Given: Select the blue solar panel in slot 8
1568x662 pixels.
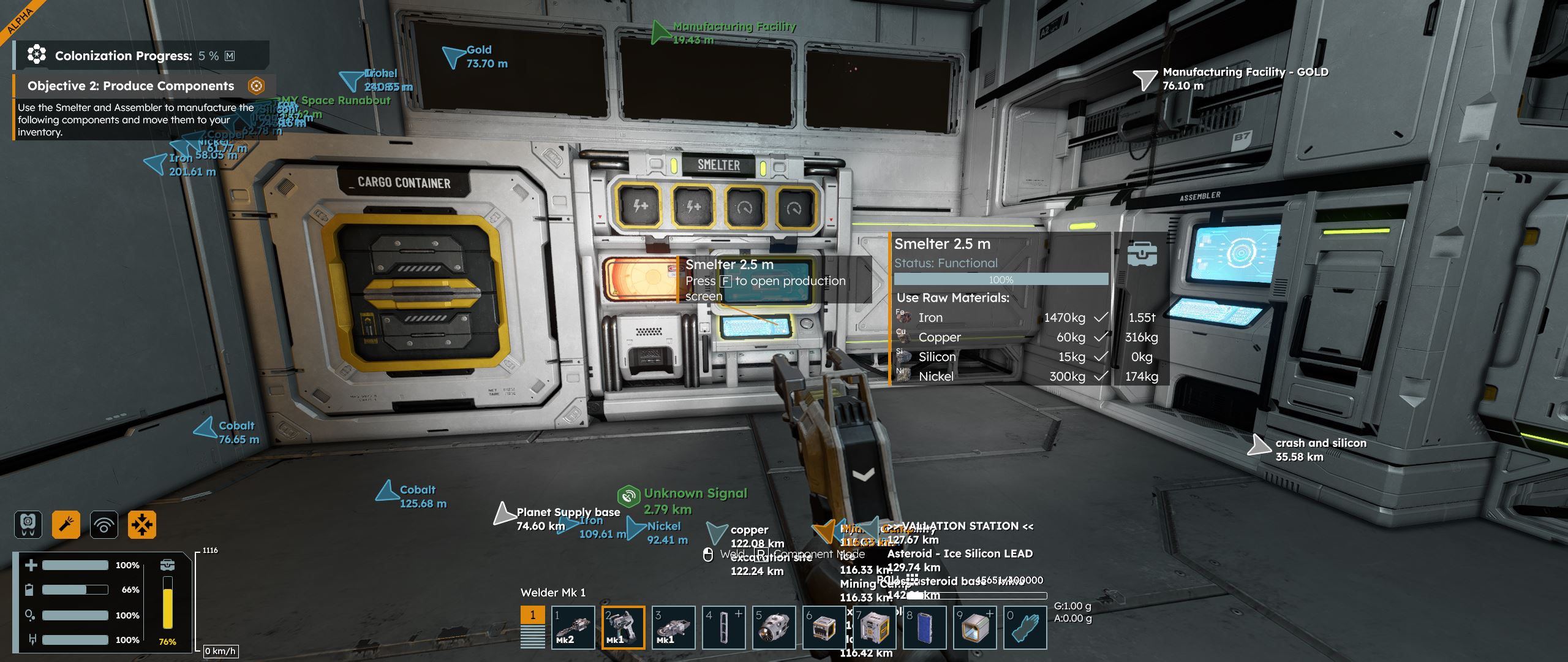Looking at the screenshot, I should (925, 627).
